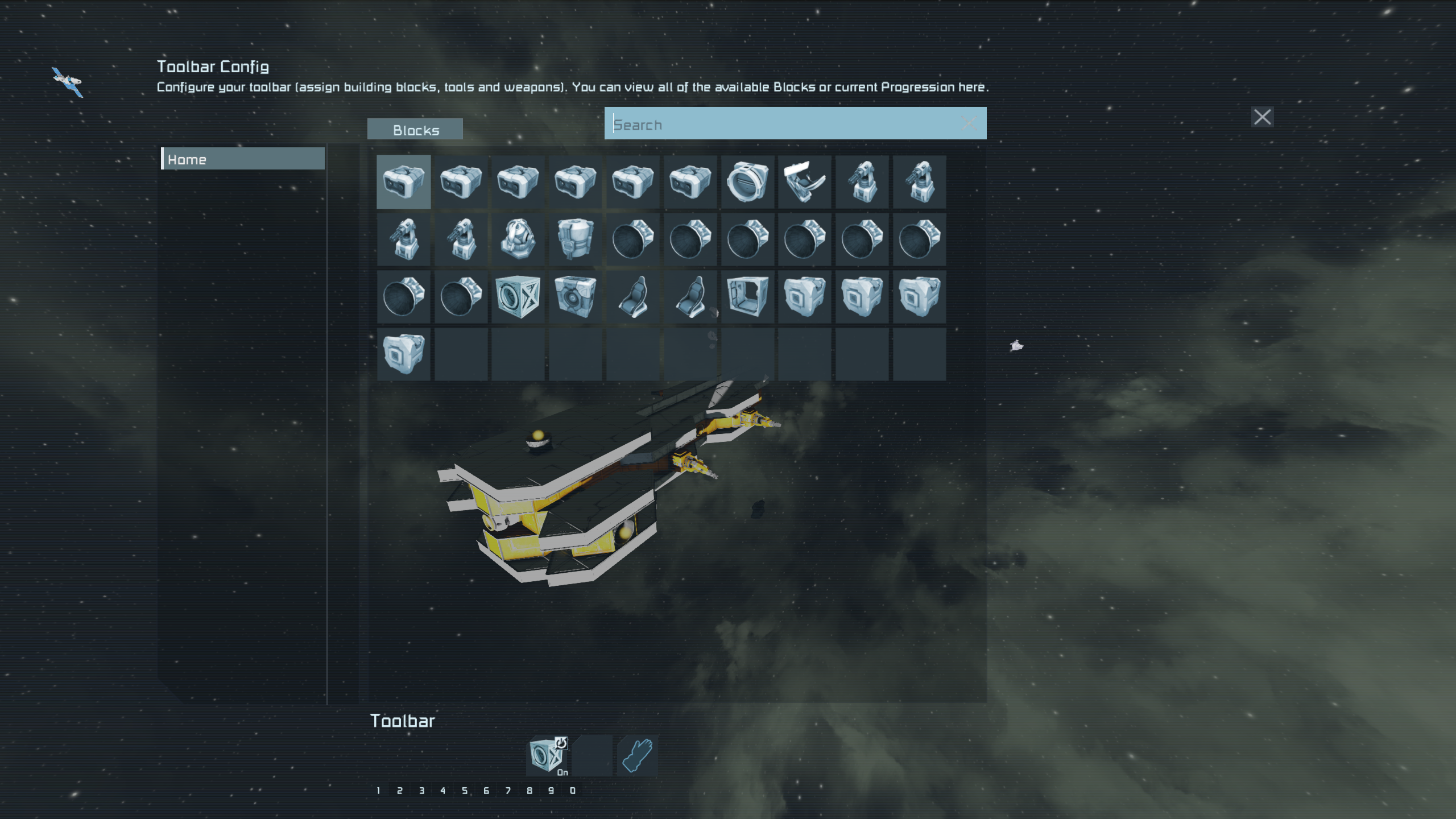The height and width of the screenshot is (819, 1456).
Task: Switch to toolbar page 5
Action: (x=465, y=791)
